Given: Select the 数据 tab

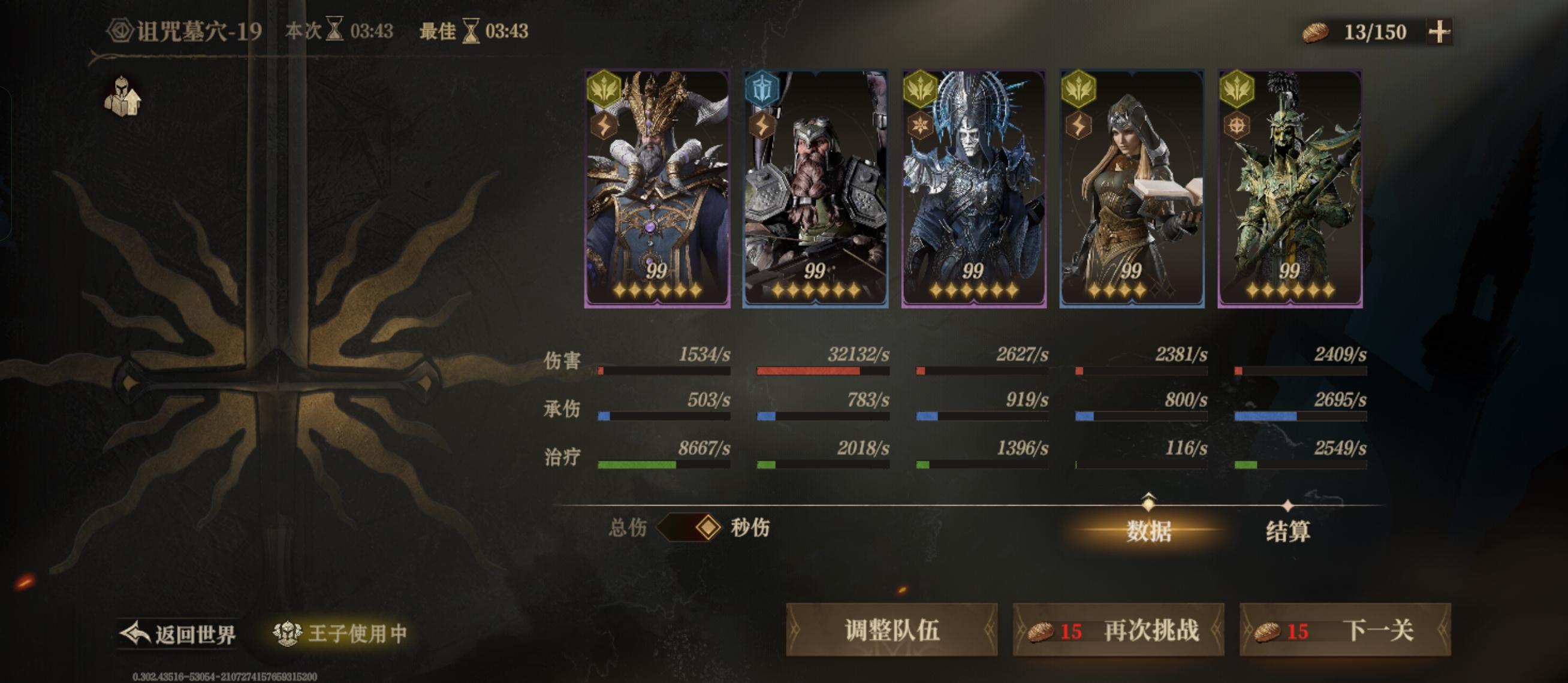Looking at the screenshot, I should click(1148, 531).
